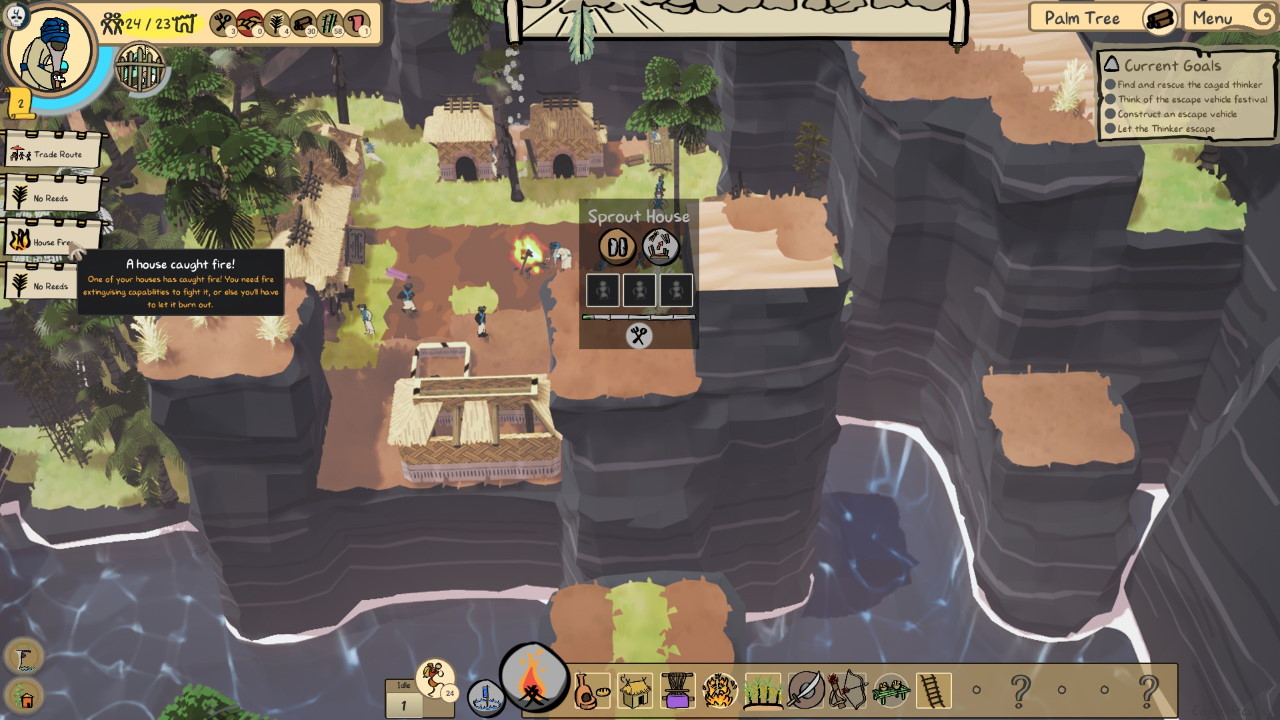
Task: Select the purple loom build category
Action: click(x=677, y=690)
